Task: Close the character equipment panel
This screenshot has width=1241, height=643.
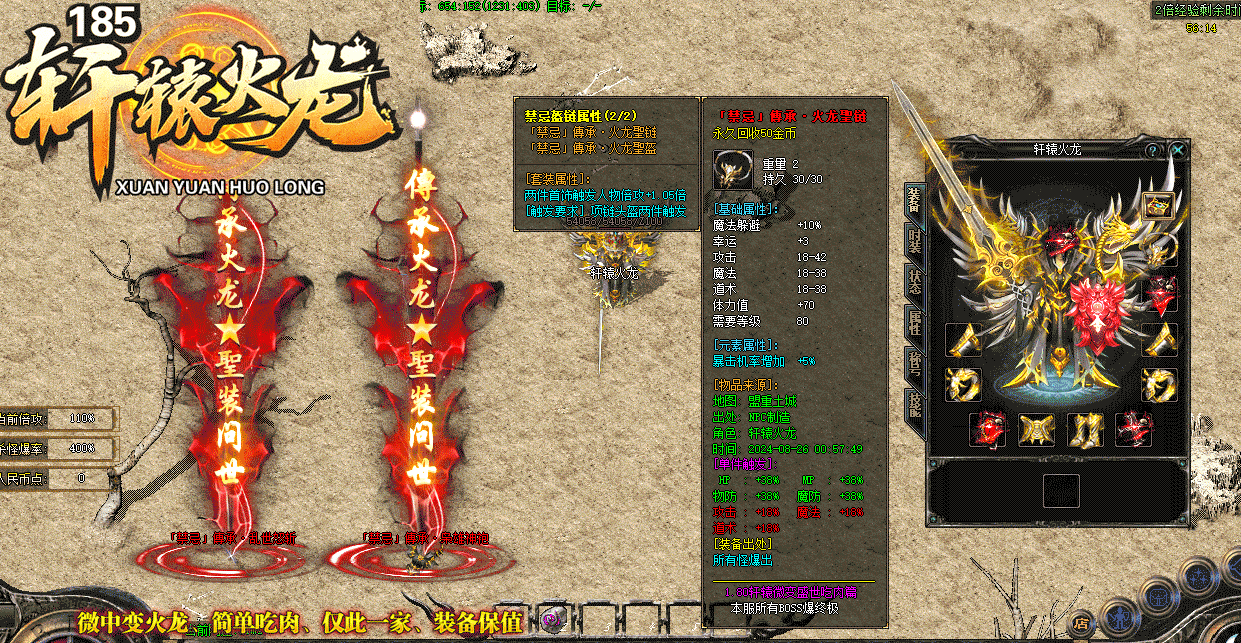Action: click(x=1179, y=150)
